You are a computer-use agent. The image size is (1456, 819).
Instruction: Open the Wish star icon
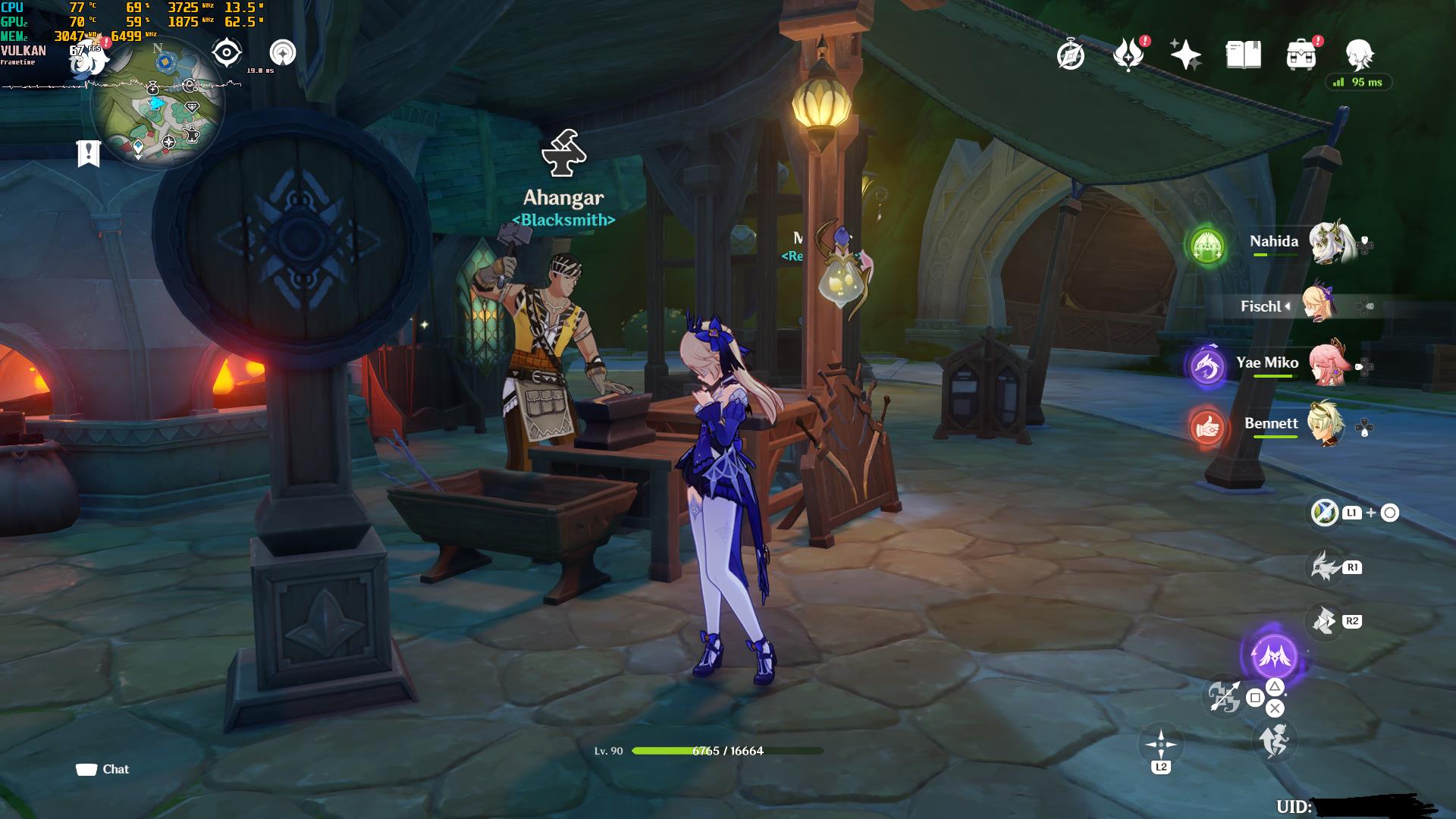click(1185, 55)
